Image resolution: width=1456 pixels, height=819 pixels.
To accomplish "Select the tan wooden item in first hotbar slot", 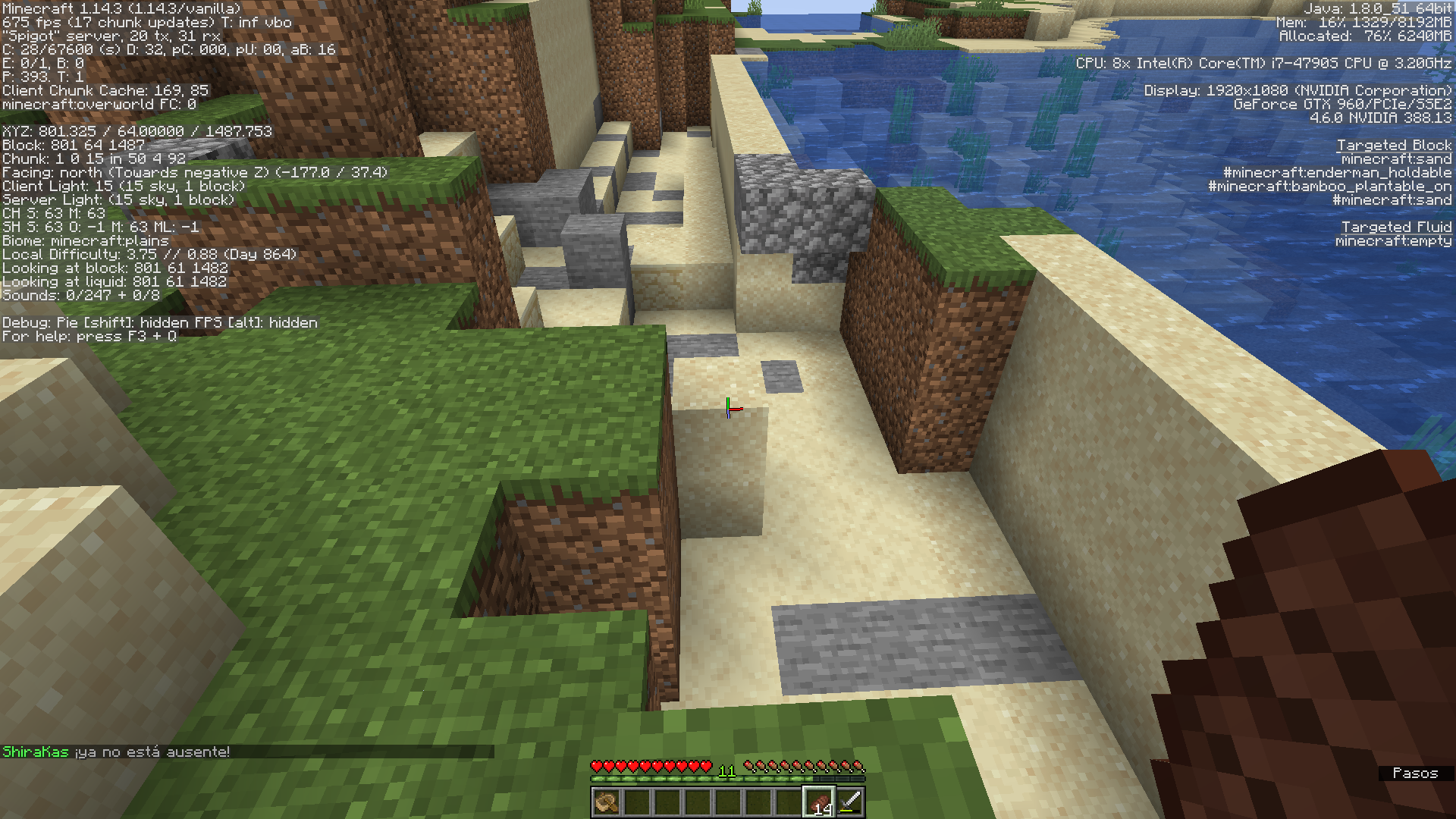I will tap(606, 802).
